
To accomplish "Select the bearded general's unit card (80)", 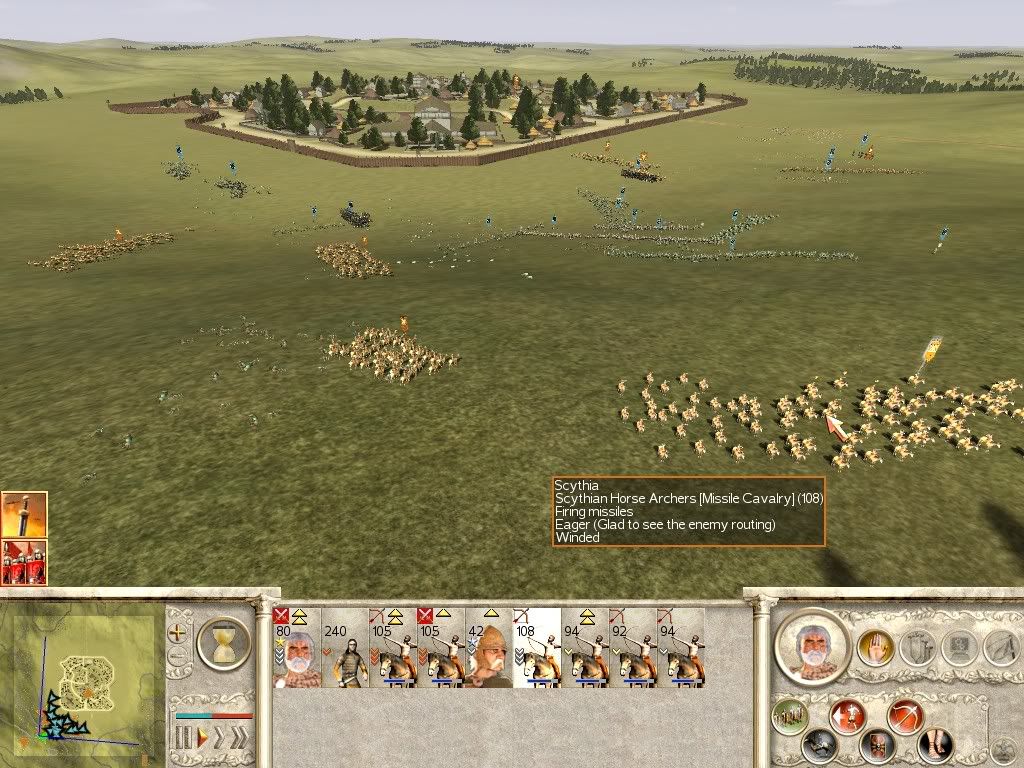I will (296, 648).
